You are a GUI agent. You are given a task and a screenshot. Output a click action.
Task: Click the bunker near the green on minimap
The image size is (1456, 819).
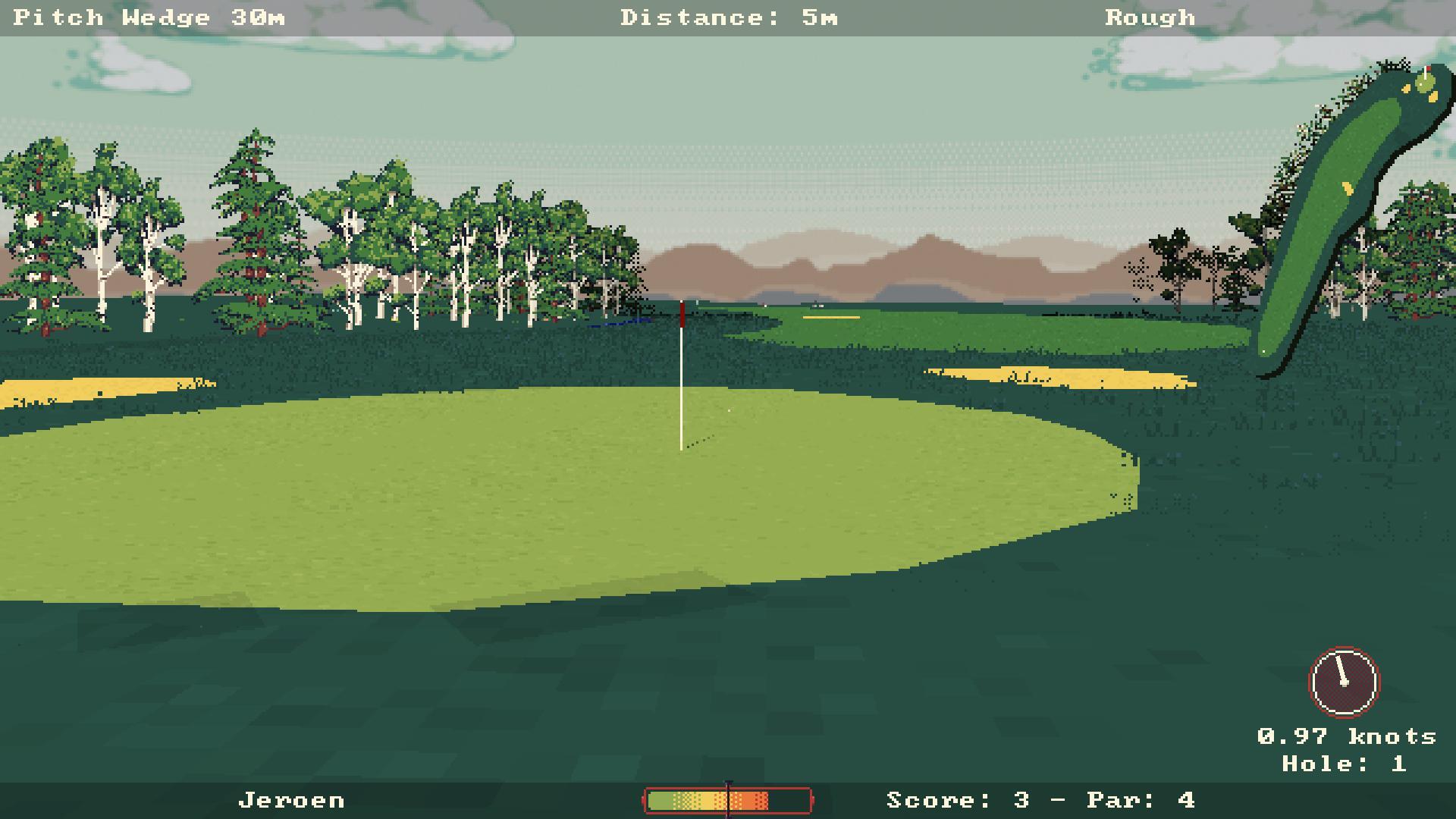(x=1433, y=96)
